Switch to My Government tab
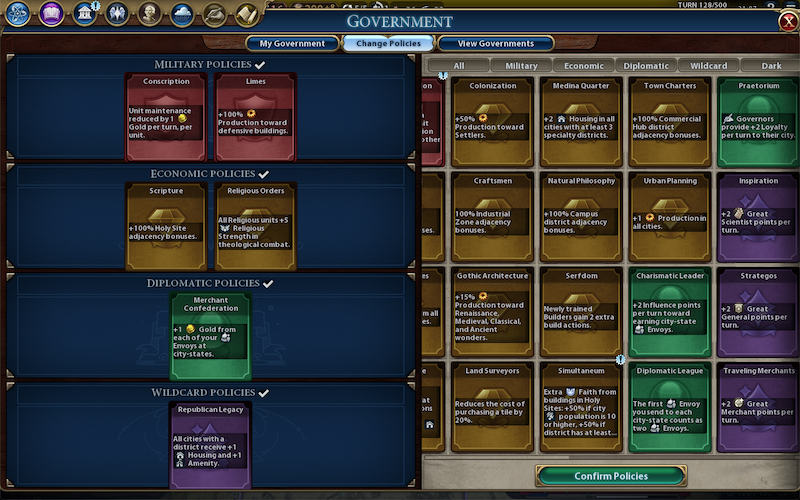Image resolution: width=800 pixels, height=500 pixels. point(292,43)
